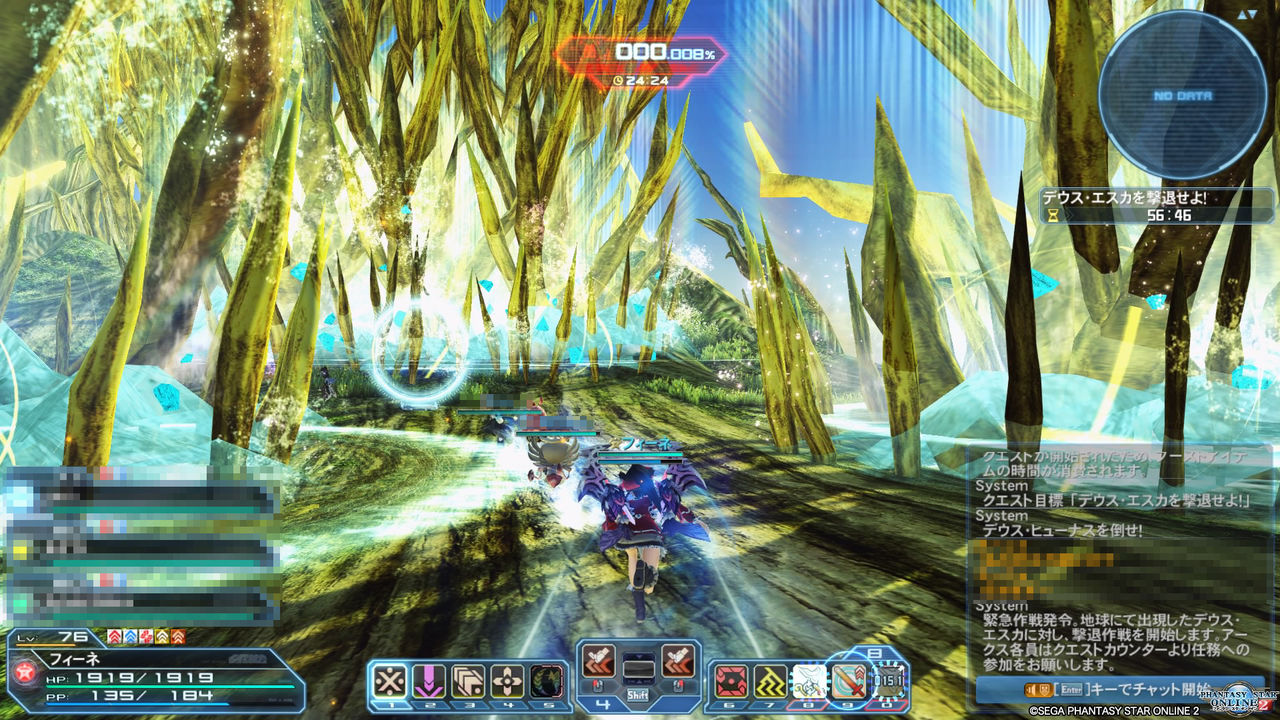The image size is (1280, 720).
Task: Activate the pink down-arrow skill in slot 2
Action: coord(428,680)
